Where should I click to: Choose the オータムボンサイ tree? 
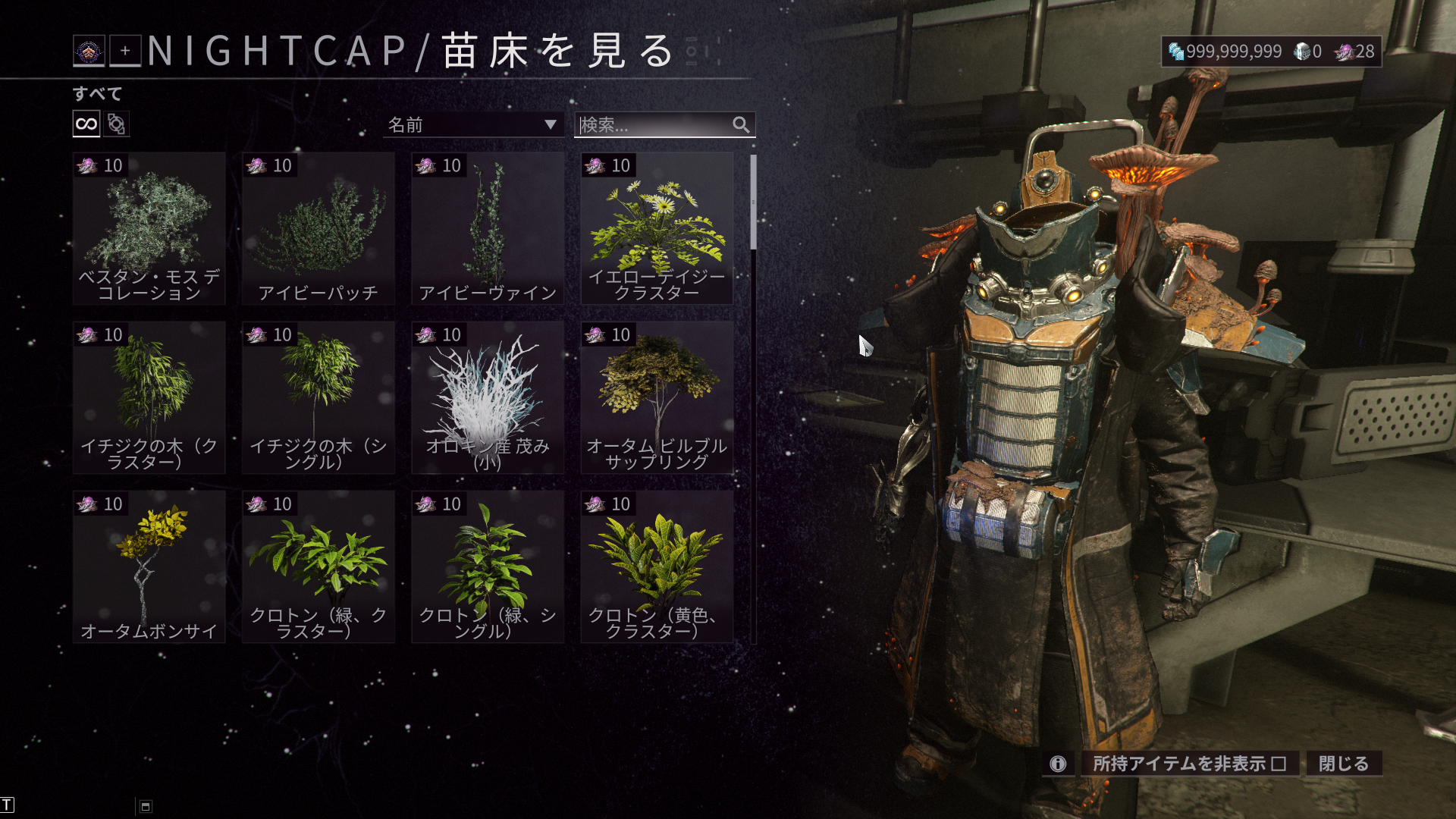149,566
